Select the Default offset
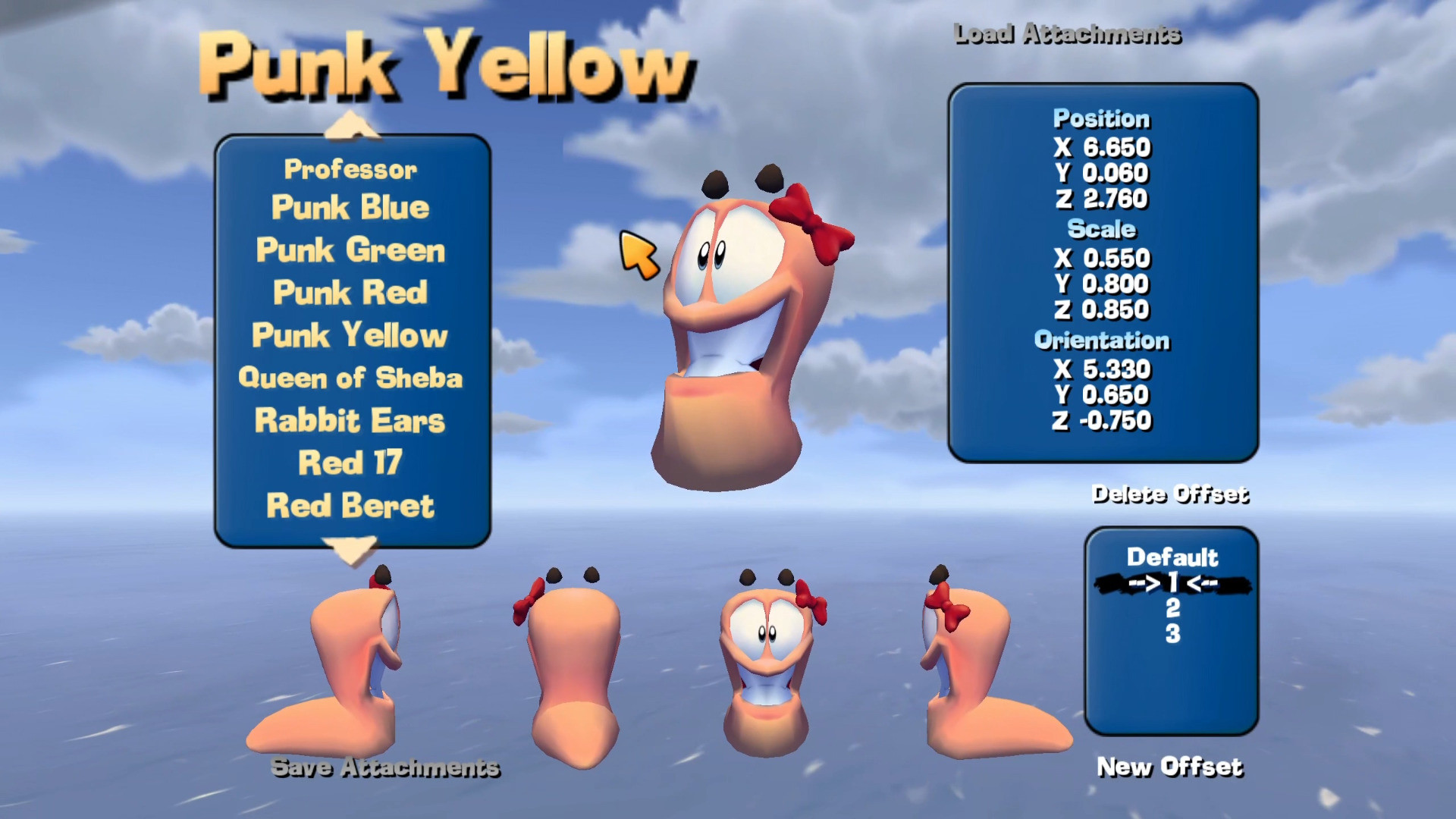Image resolution: width=1456 pixels, height=819 pixels. pos(1172,557)
